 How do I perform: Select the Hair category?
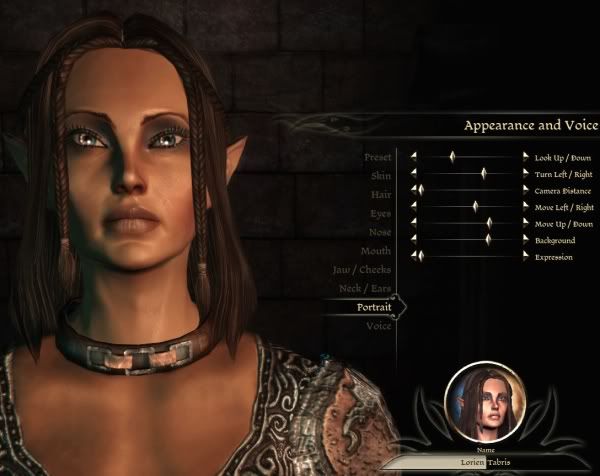380,194
